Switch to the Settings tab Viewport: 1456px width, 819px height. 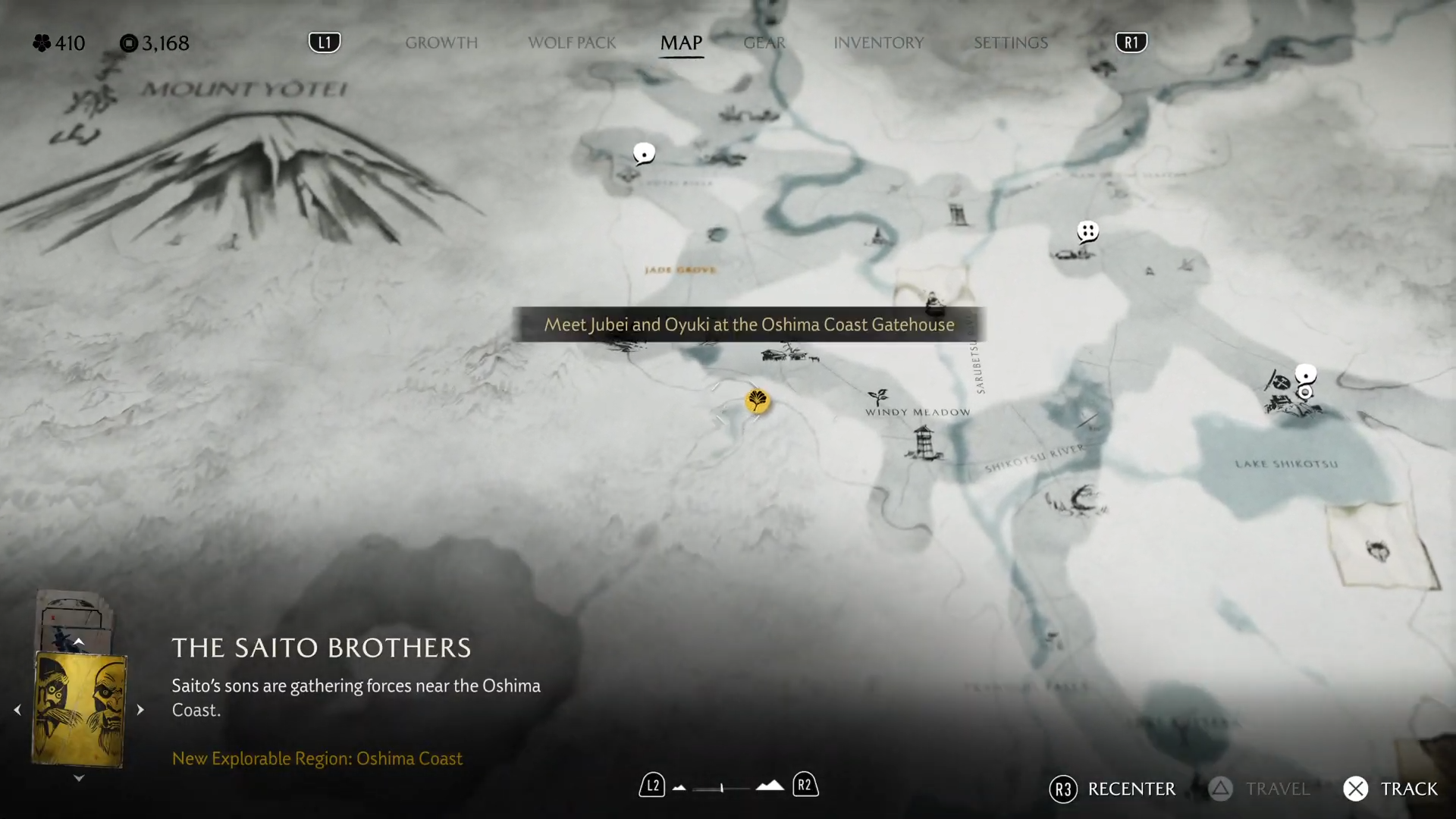pos(1010,42)
